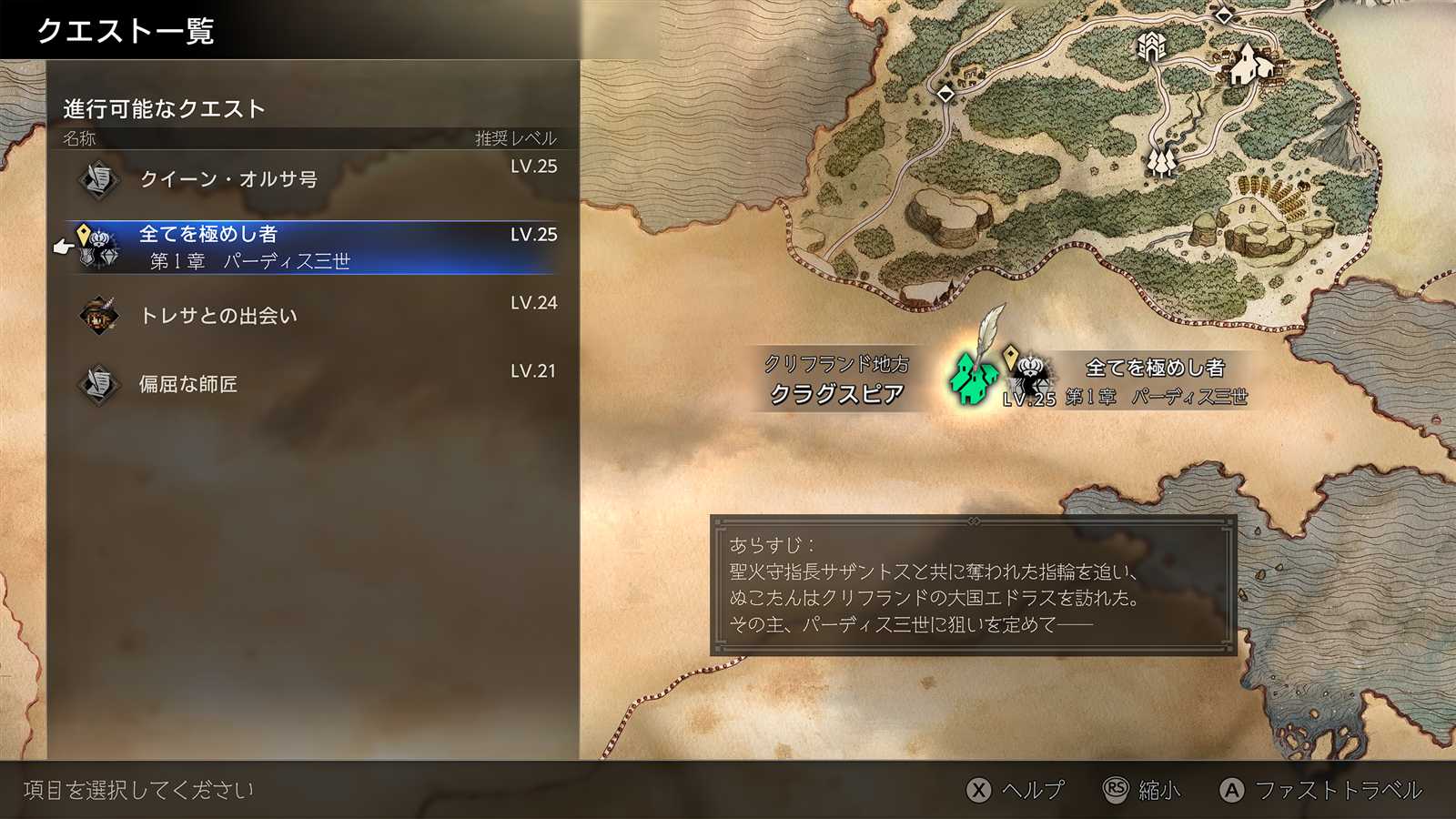1456x819 pixels.
Task: Click the white shrine marker on map
Action: tap(1152, 46)
